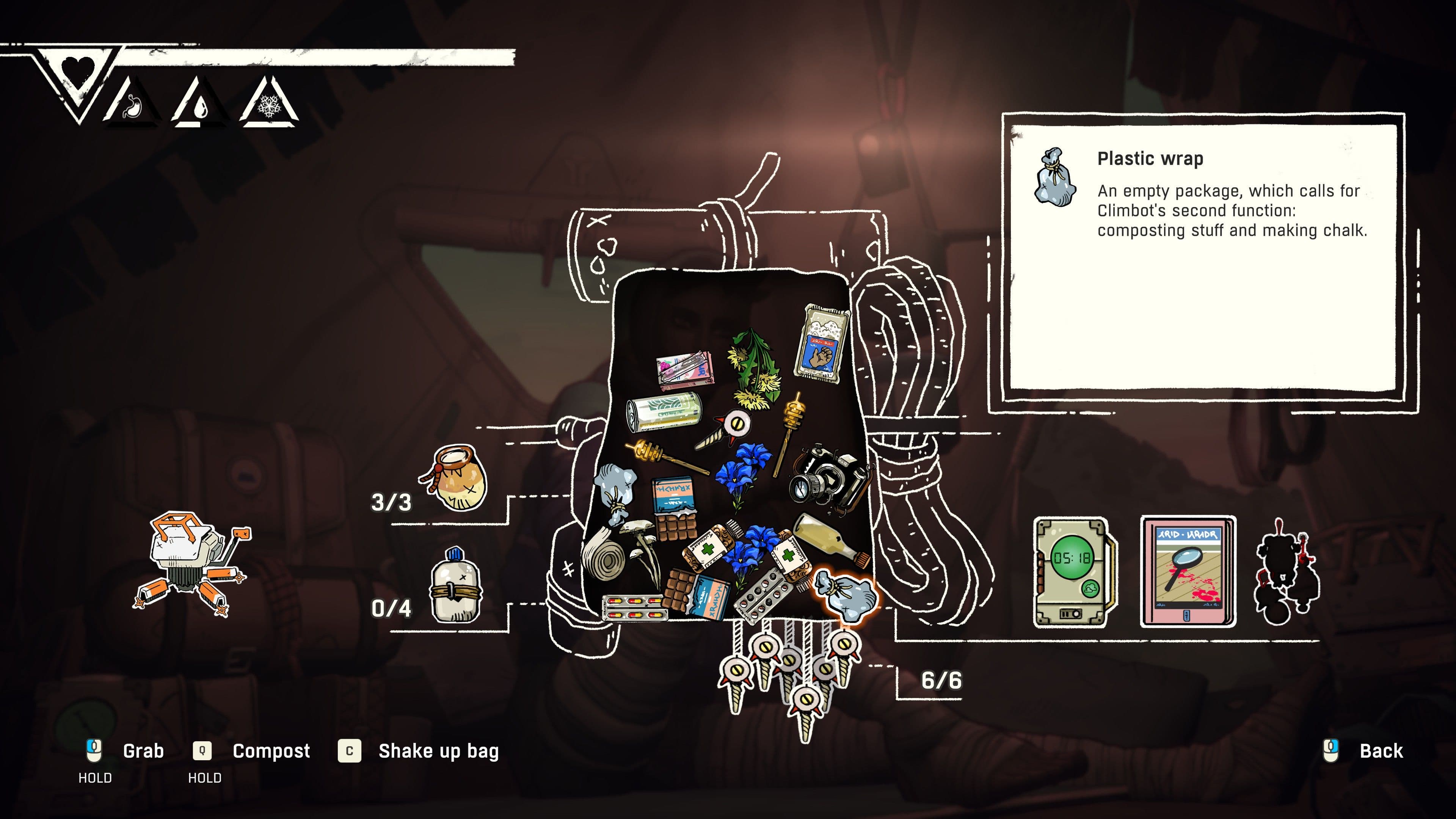Click the Shake up bag option
Image resolution: width=1456 pixels, height=819 pixels.
438,751
